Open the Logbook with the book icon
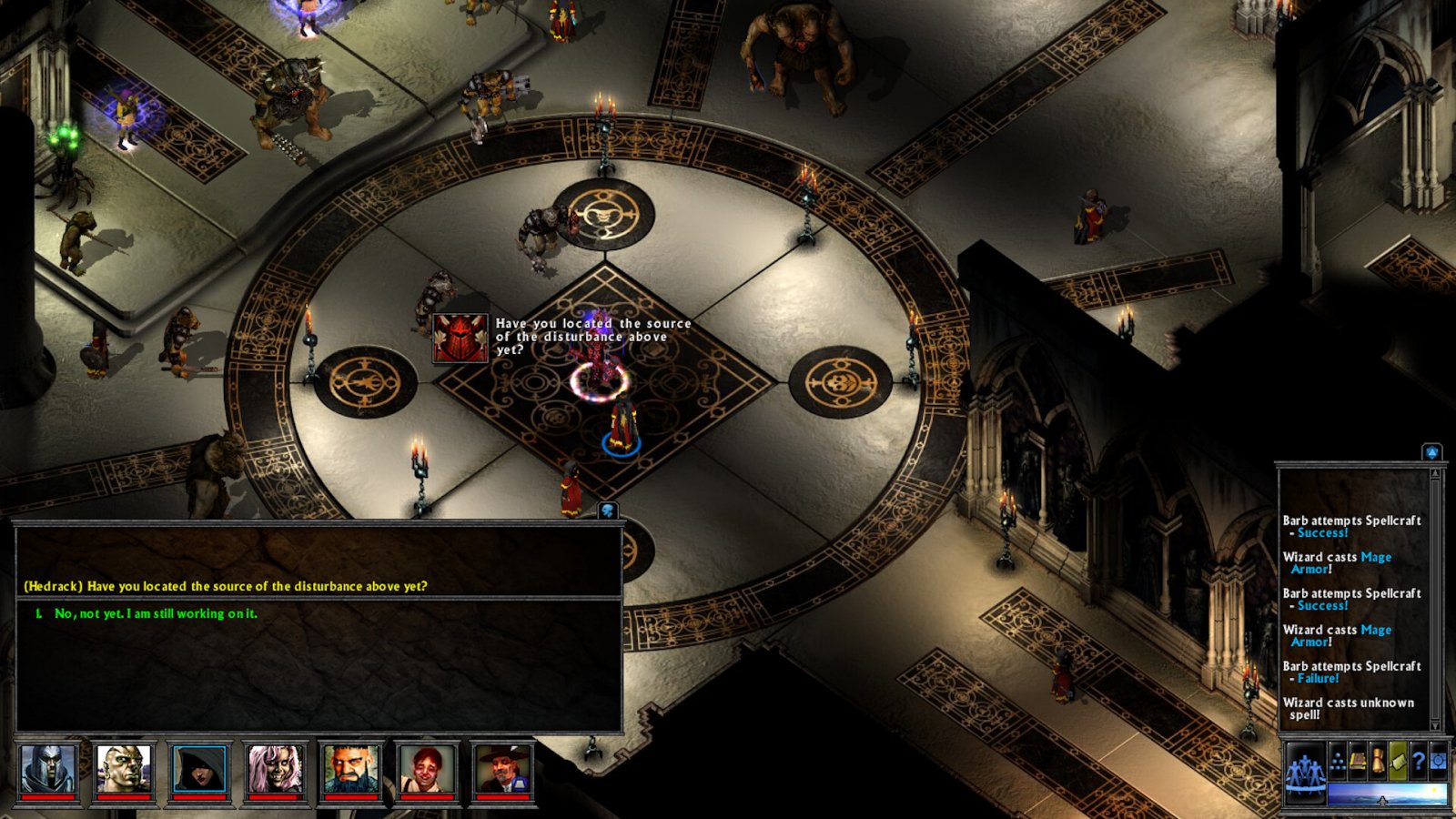1456x819 pixels. coord(1358,762)
